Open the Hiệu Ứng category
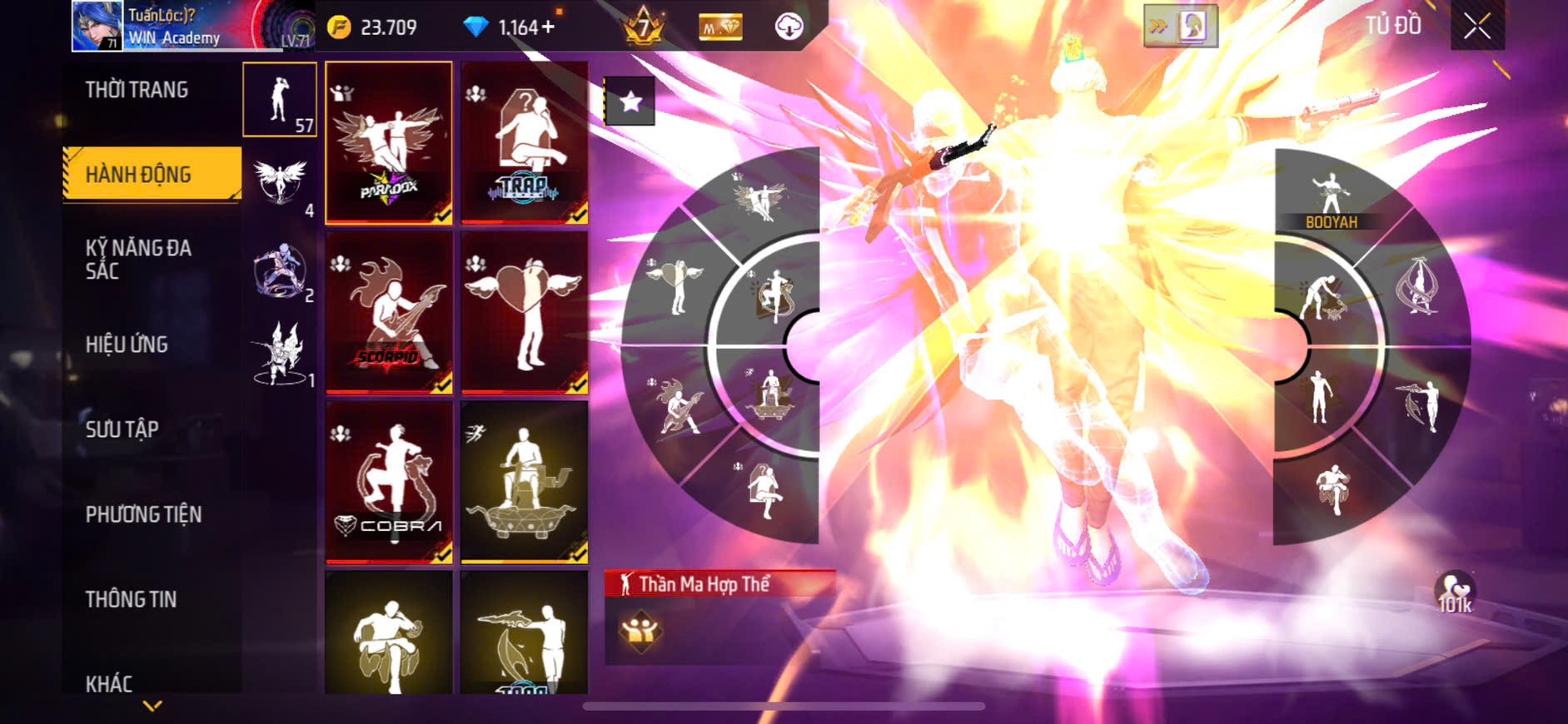Screen dimensions: 1568x724 pos(127,345)
